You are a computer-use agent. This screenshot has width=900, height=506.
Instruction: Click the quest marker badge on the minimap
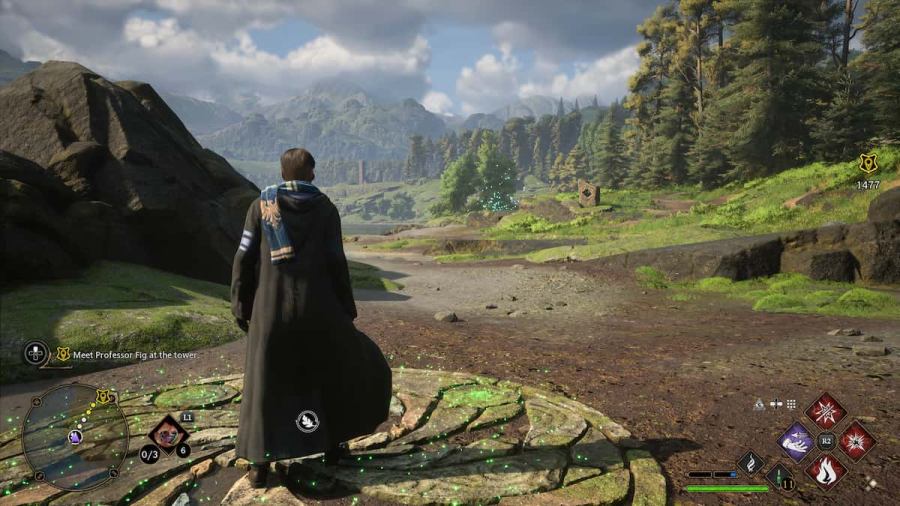[x=102, y=397]
